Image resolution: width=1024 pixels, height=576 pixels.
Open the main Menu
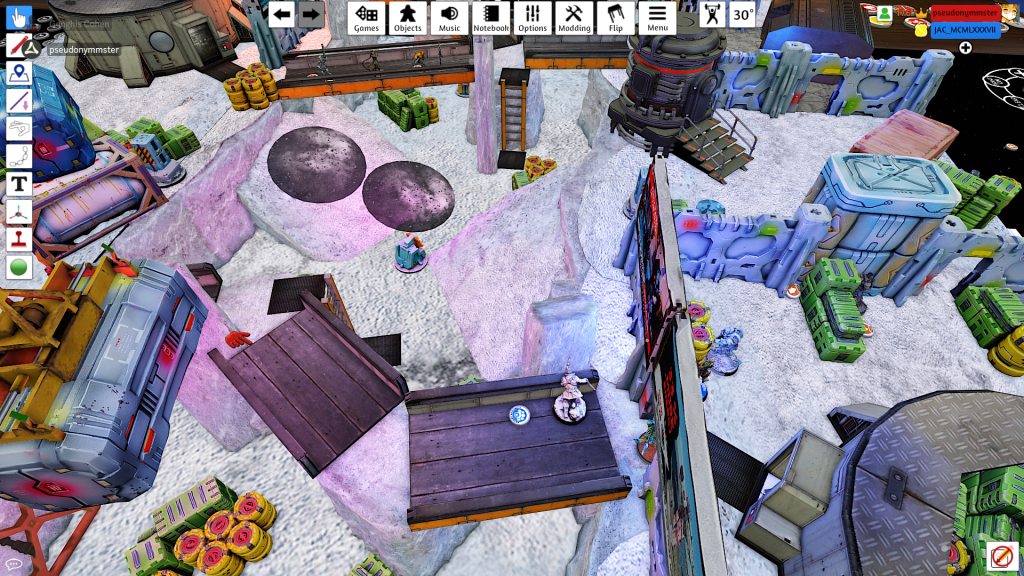pos(657,17)
